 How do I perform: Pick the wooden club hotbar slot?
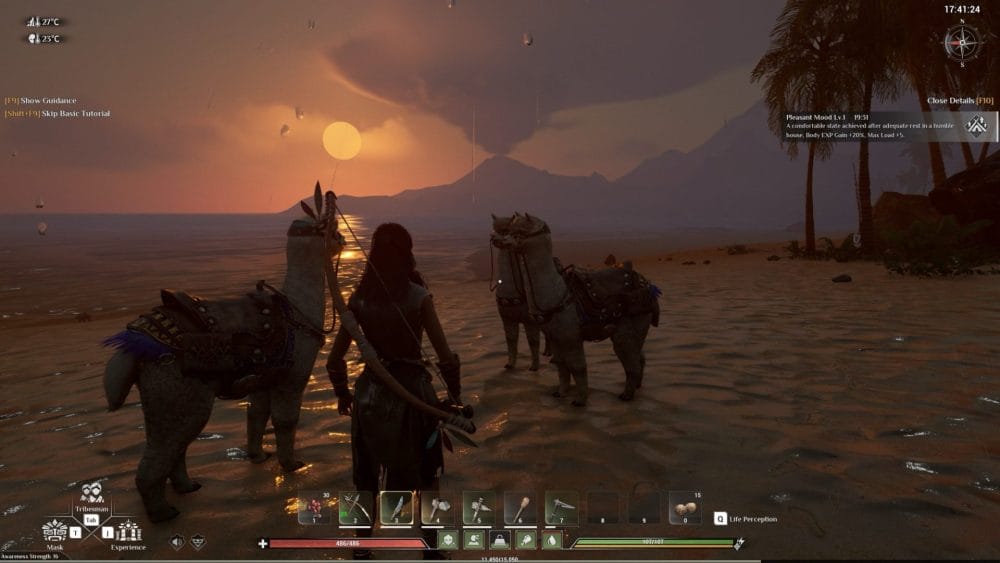pos(519,508)
